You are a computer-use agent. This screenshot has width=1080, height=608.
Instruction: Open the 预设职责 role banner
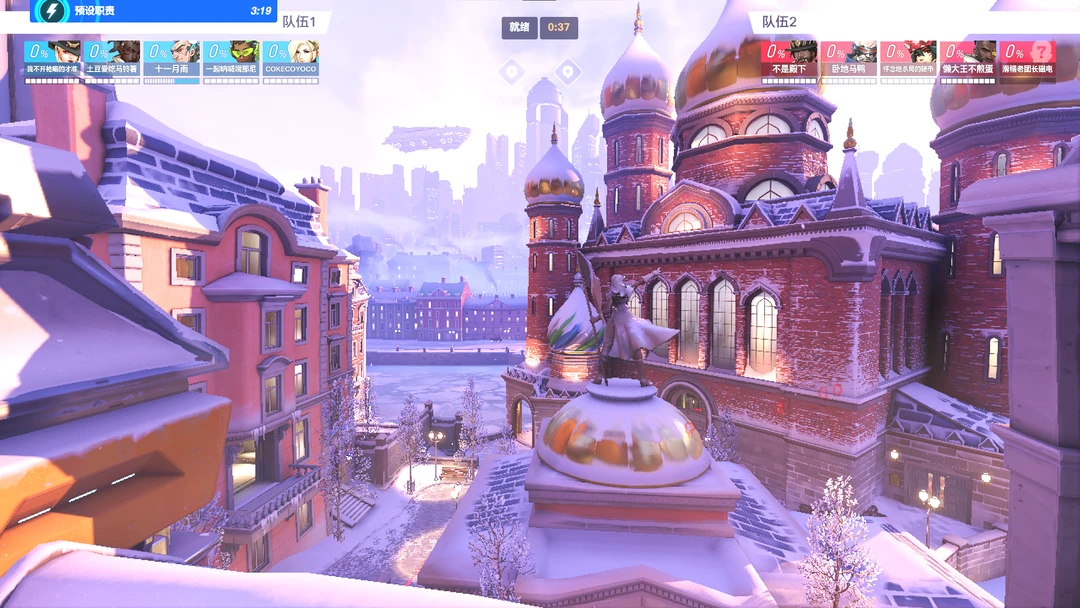tap(140, 11)
